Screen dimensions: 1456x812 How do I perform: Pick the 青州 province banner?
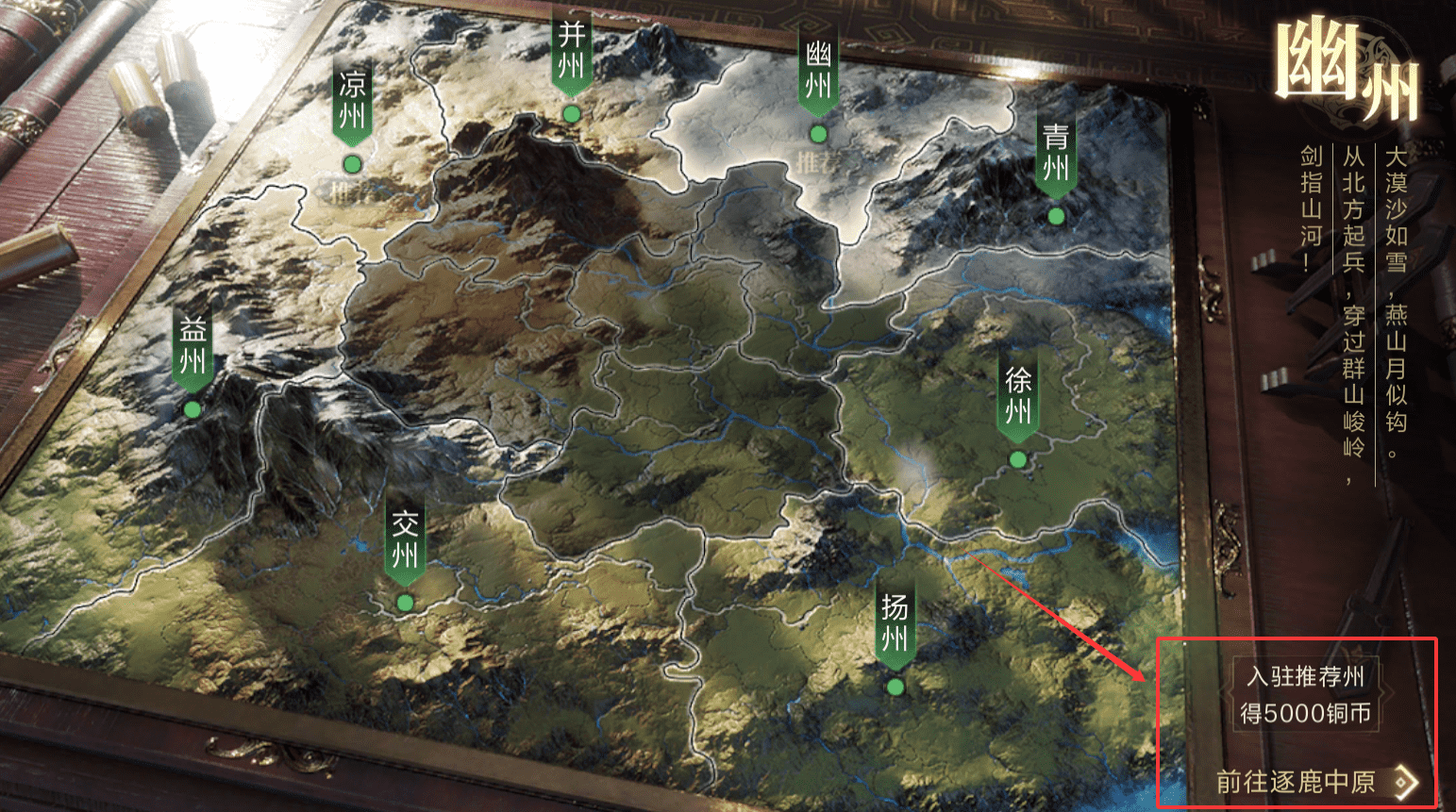pyautogui.click(x=1056, y=154)
